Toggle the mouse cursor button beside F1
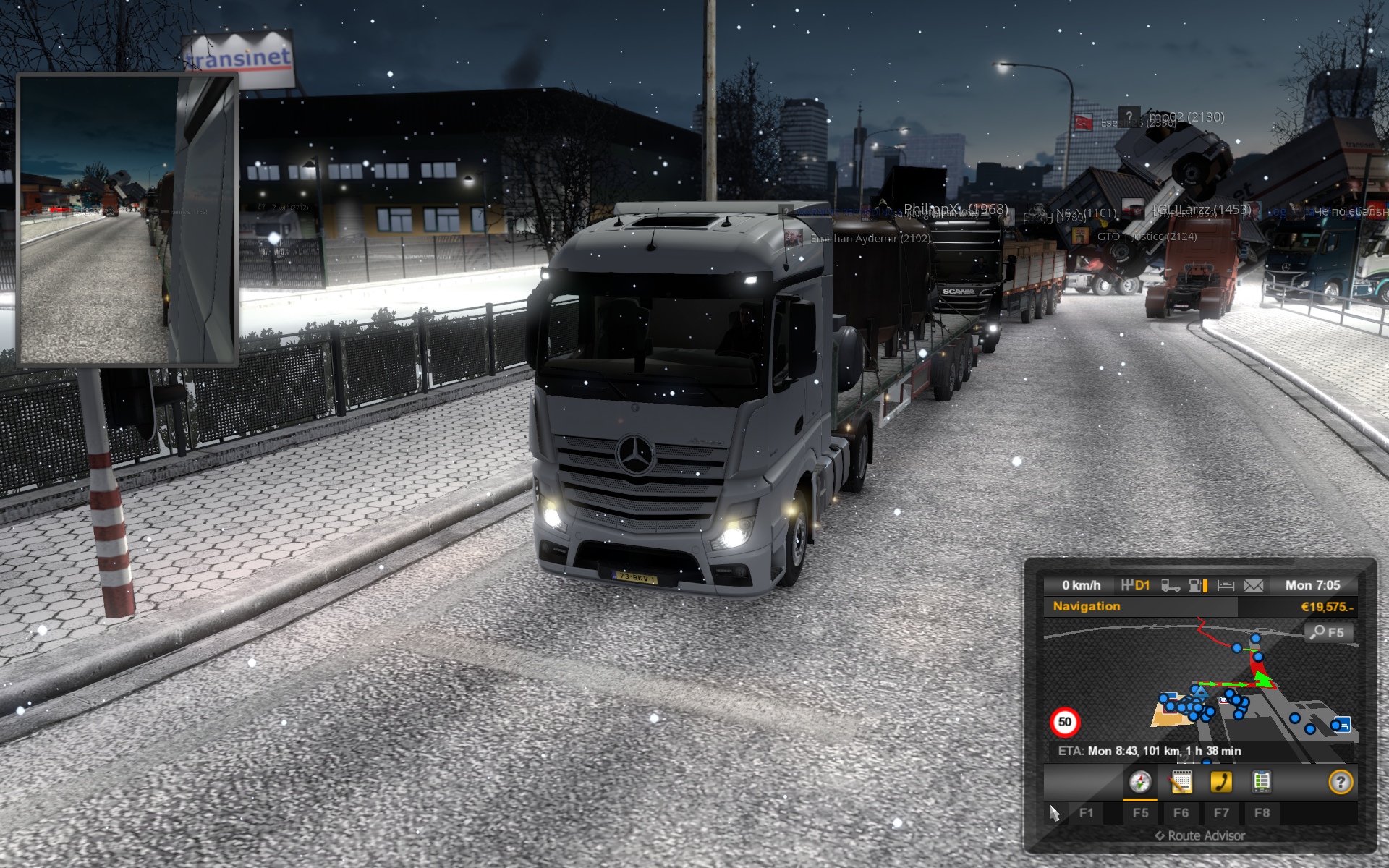 pyautogui.click(x=1055, y=813)
